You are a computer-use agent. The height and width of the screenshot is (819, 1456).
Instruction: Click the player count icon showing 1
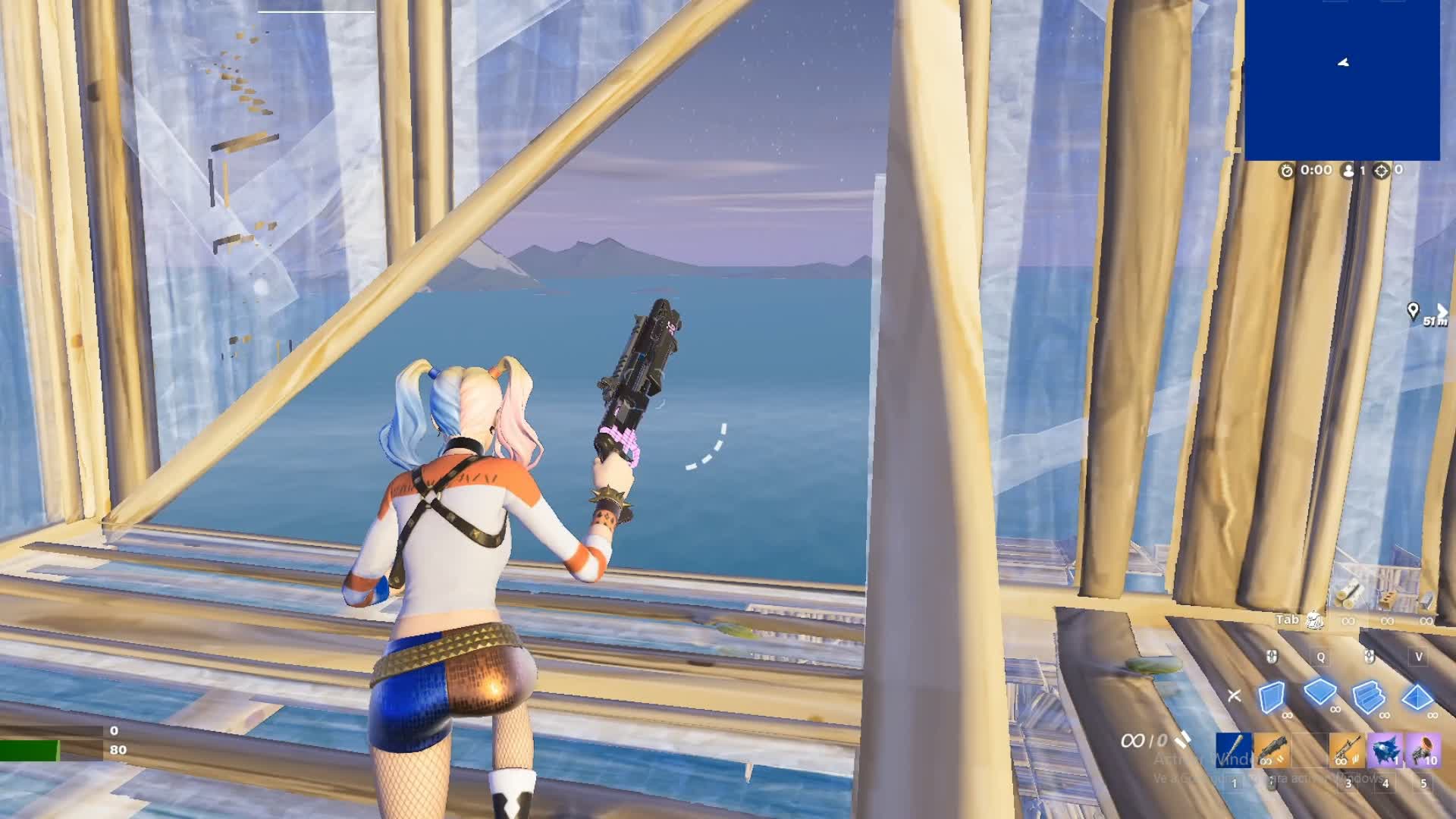(1350, 171)
